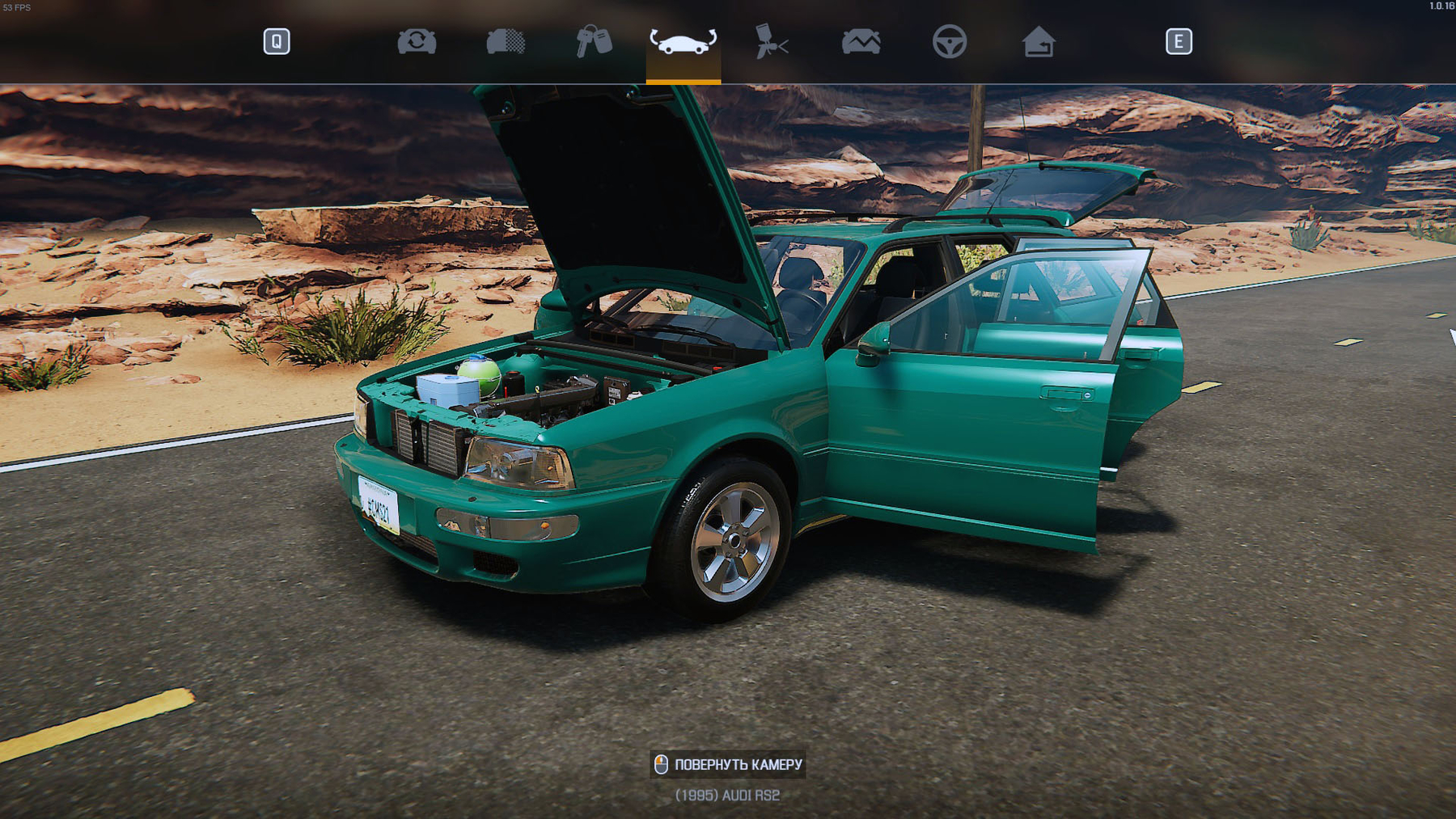1456x819 pixels.
Task: Switch to the half-checkered car tab
Action: click(506, 41)
